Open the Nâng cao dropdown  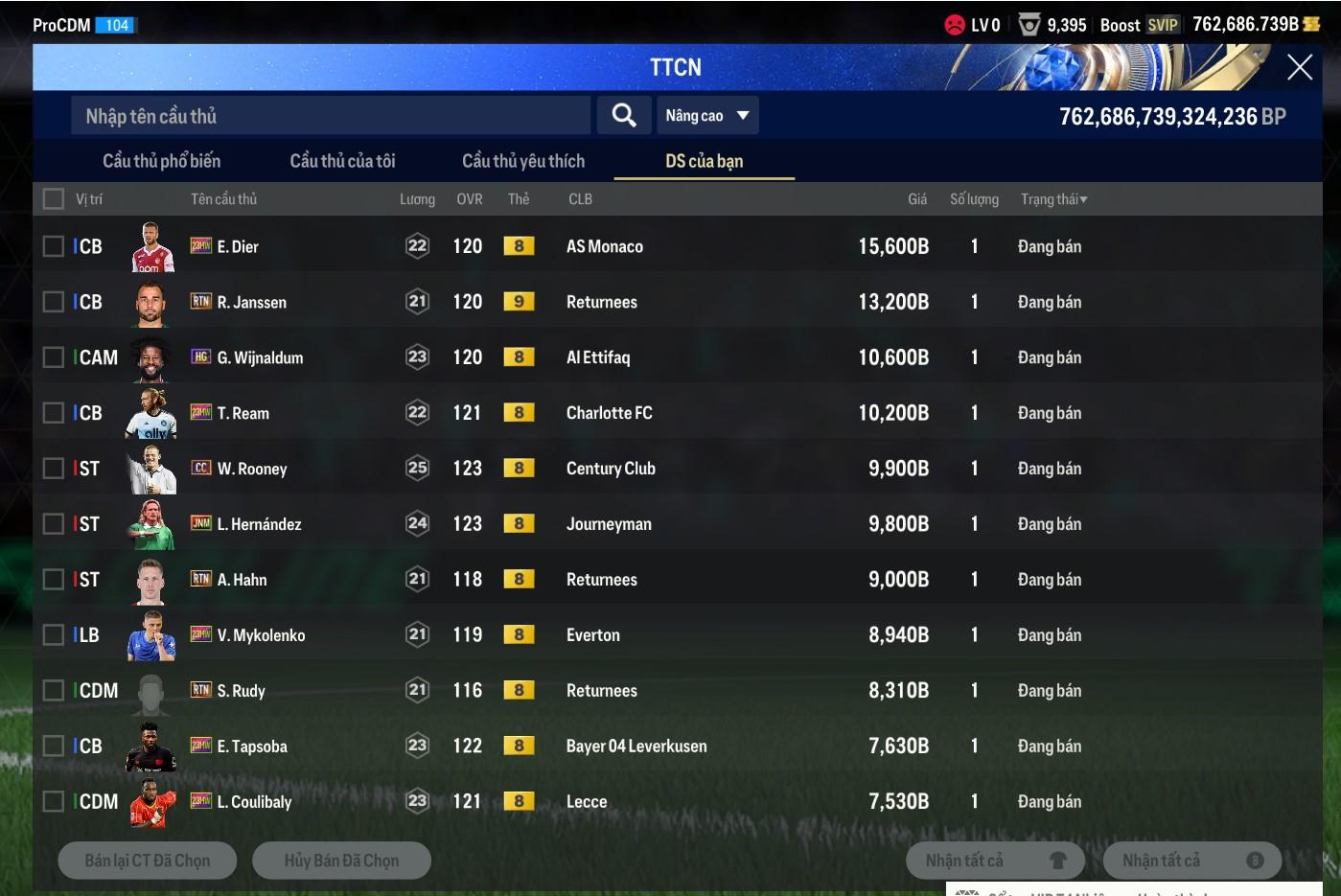(707, 116)
